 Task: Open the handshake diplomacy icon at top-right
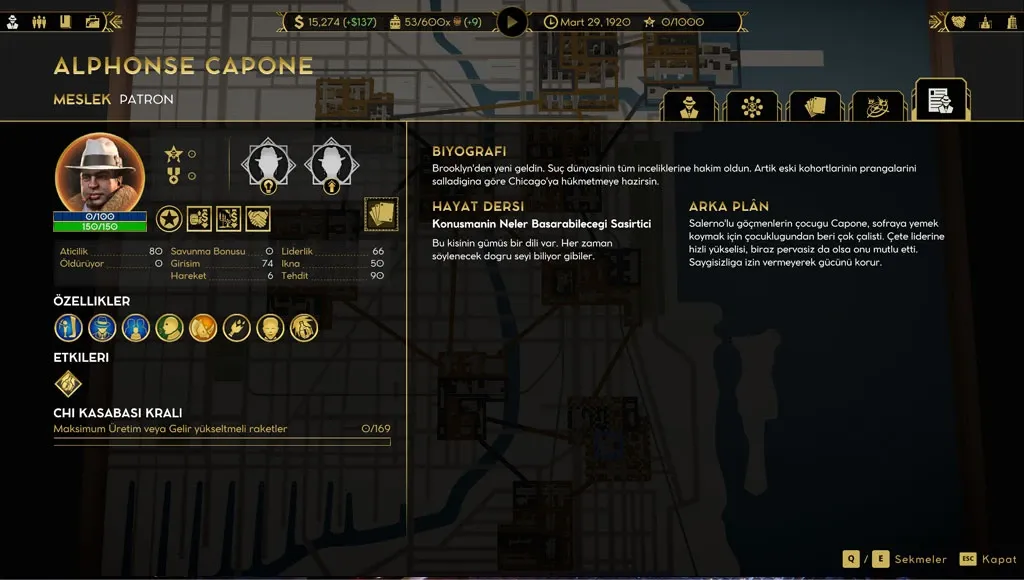958,21
